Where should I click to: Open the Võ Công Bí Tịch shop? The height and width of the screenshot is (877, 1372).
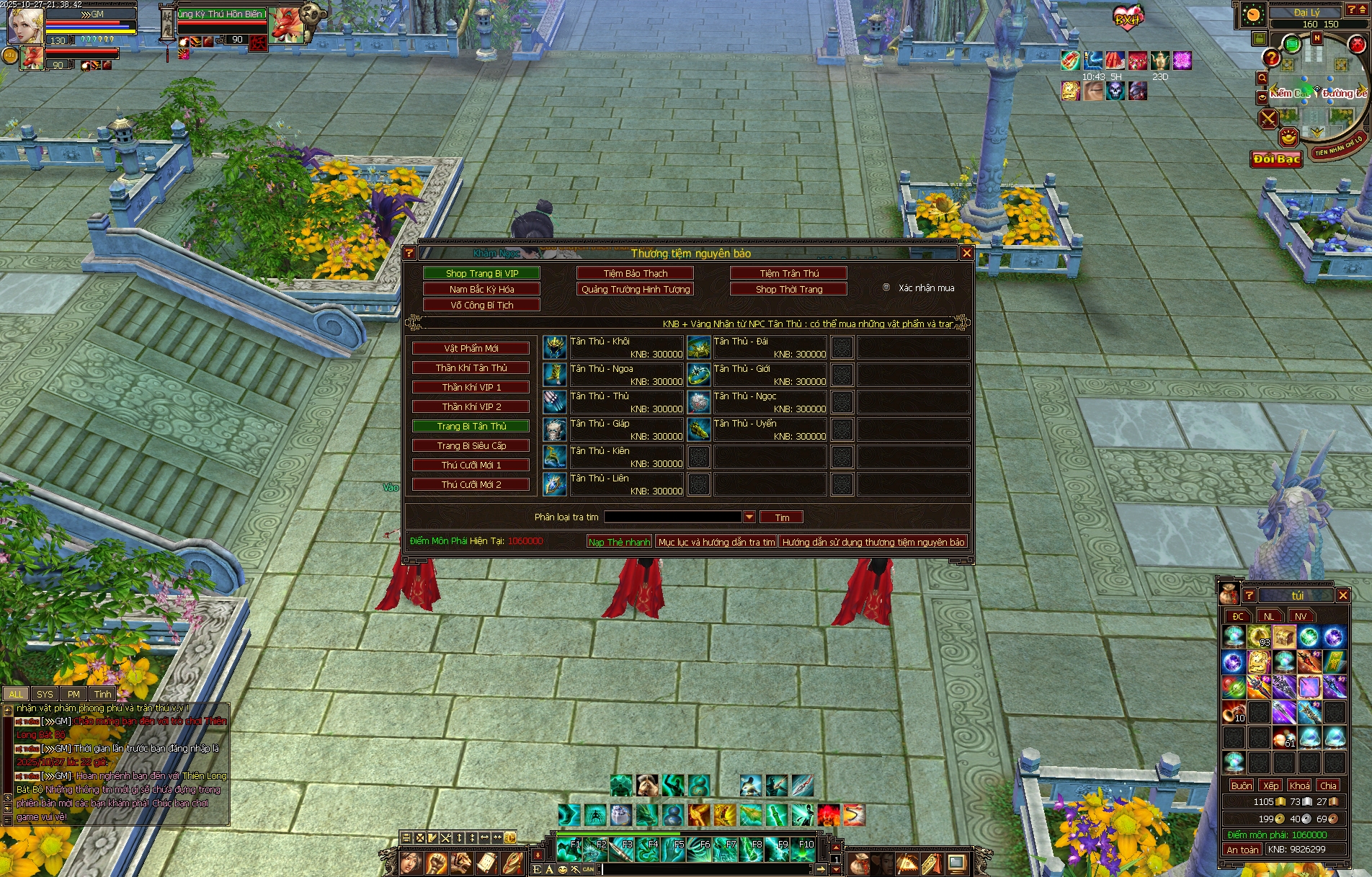coord(481,305)
